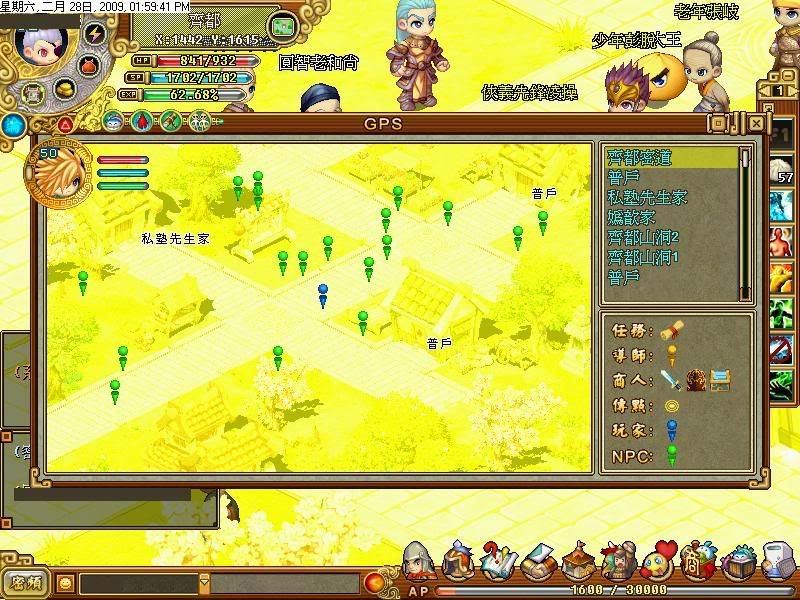This screenshot has height=600, width=800.
Task: Pick 齊都山洞1 in the GPS list
Action: pyautogui.click(x=644, y=257)
